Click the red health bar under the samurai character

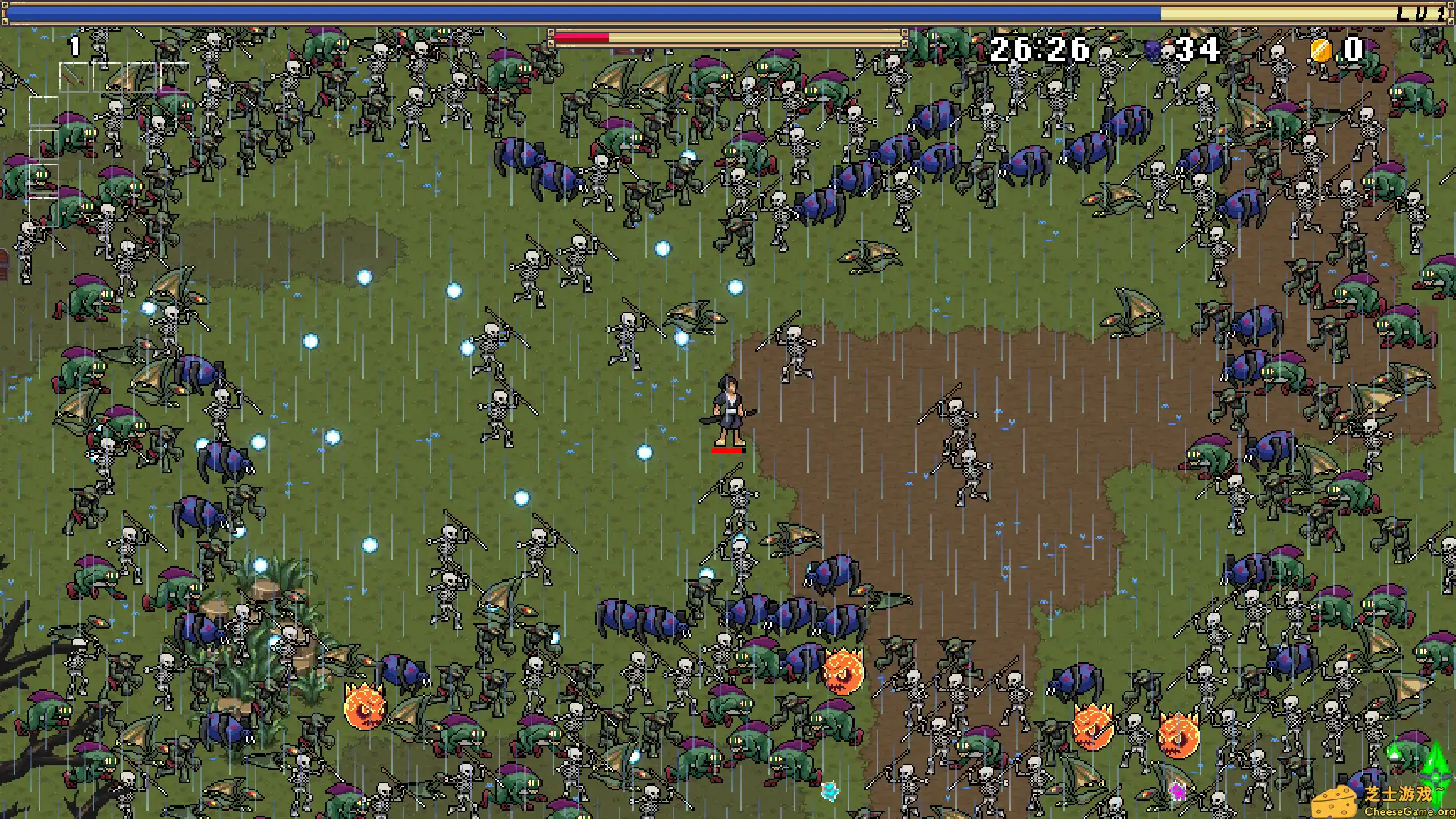[x=727, y=450]
